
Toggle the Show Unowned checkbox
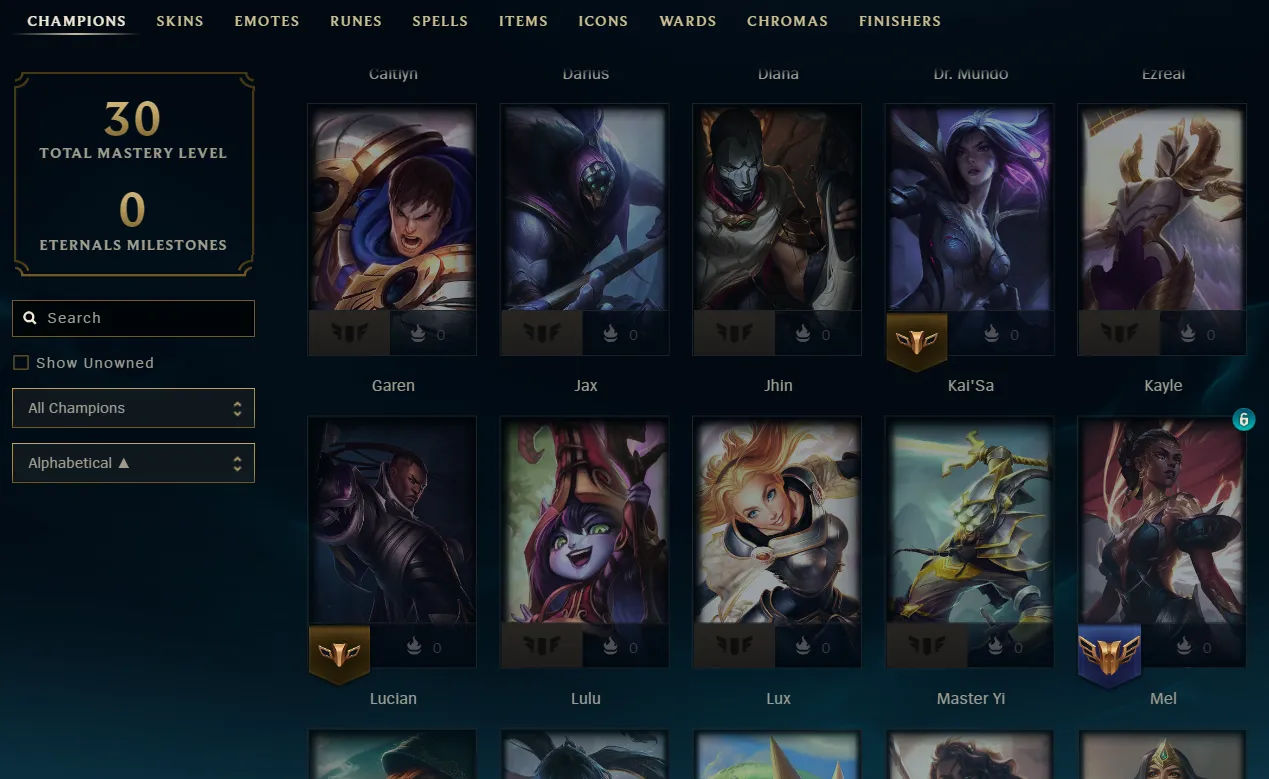click(21, 363)
